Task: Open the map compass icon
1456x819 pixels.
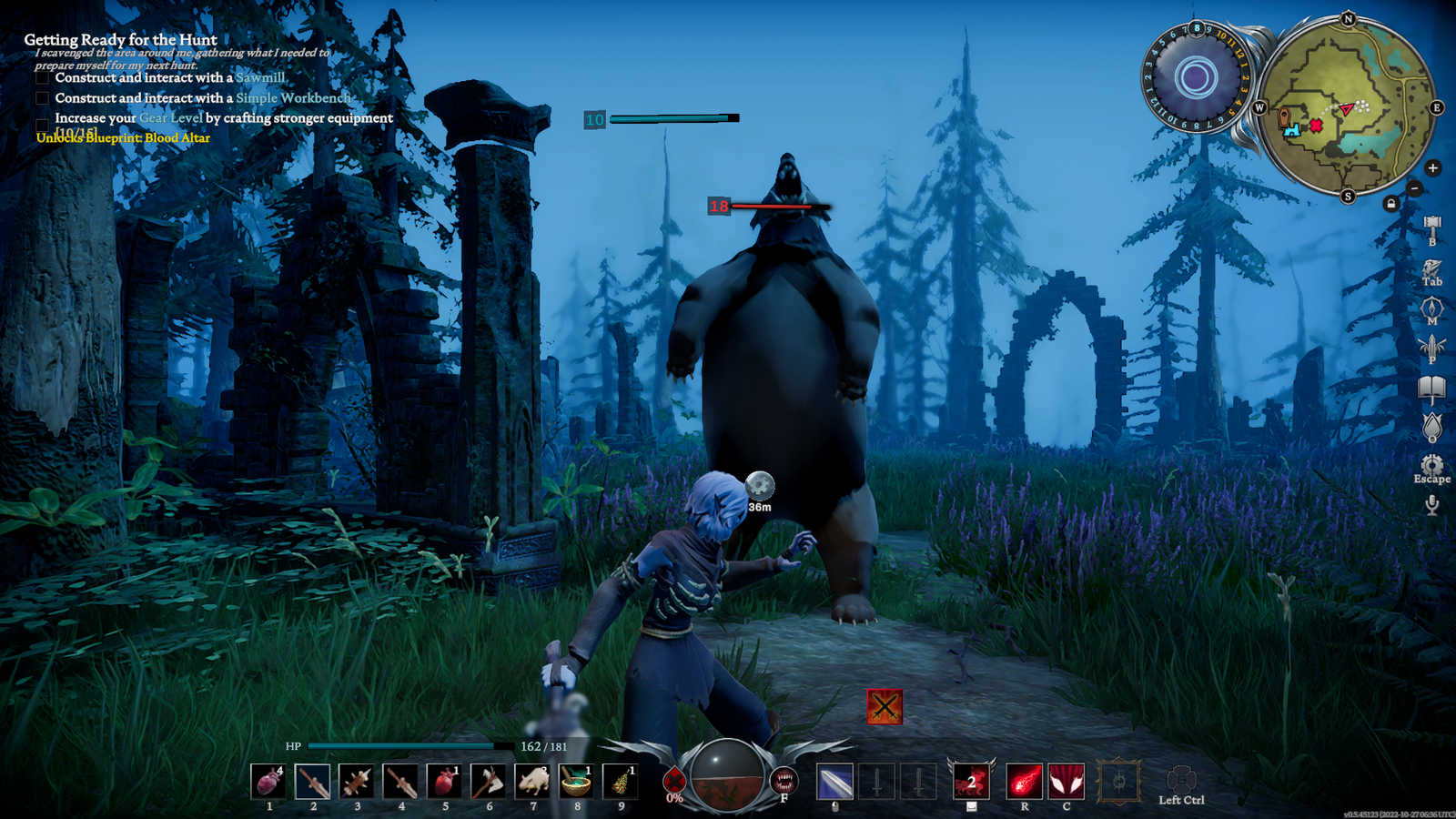Action: click(x=1432, y=308)
